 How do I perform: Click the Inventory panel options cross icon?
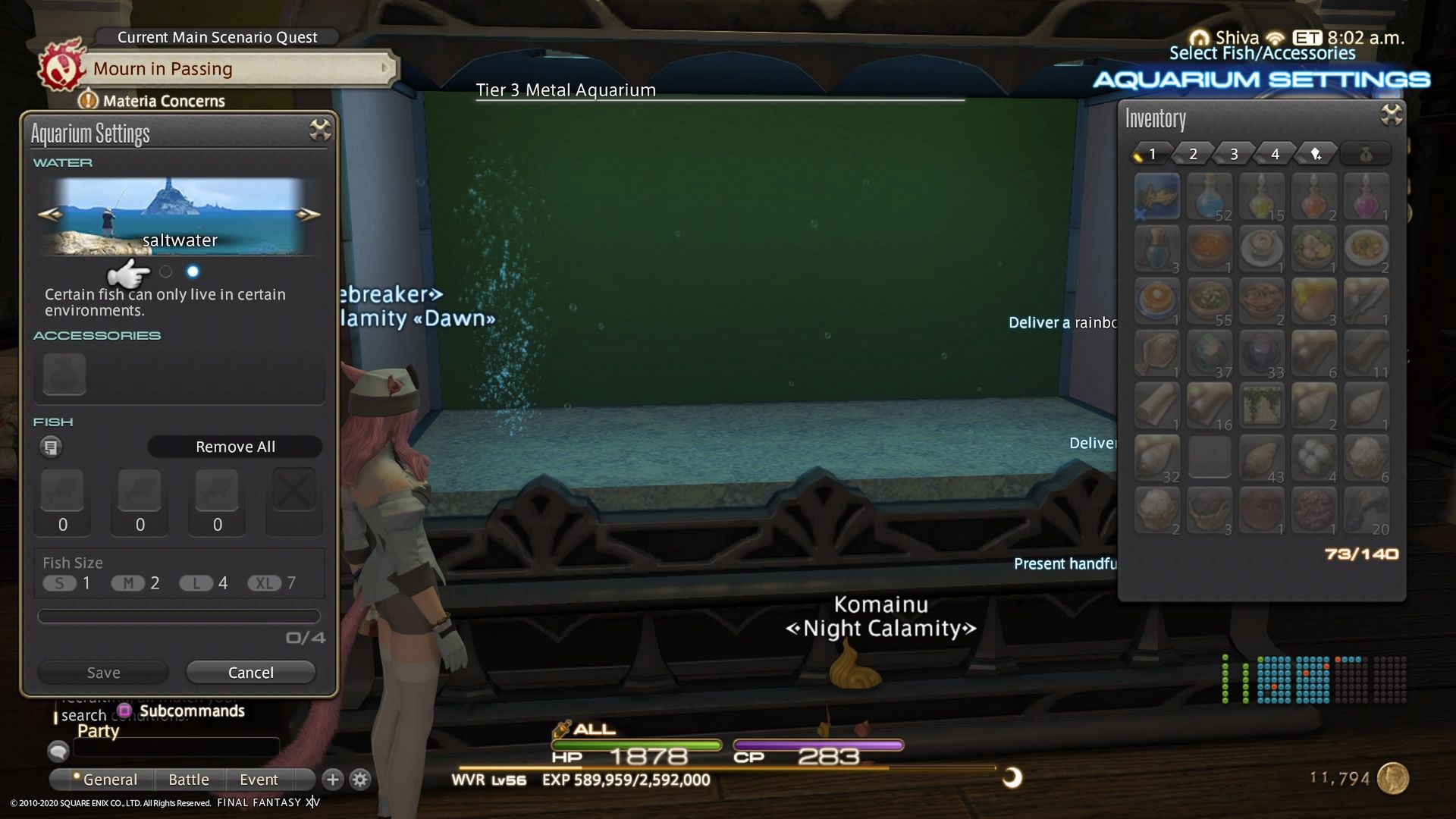[1392, 115]
